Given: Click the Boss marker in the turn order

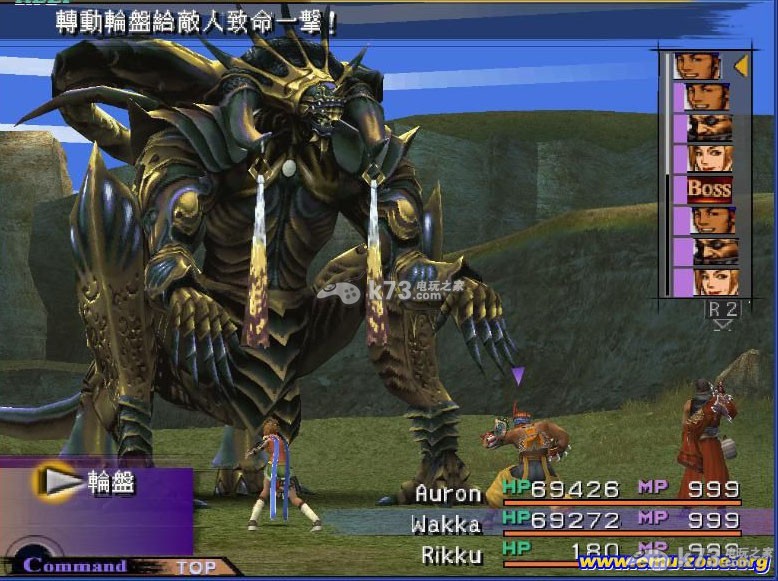Looking at the screenshot, I should coord(709,188).
